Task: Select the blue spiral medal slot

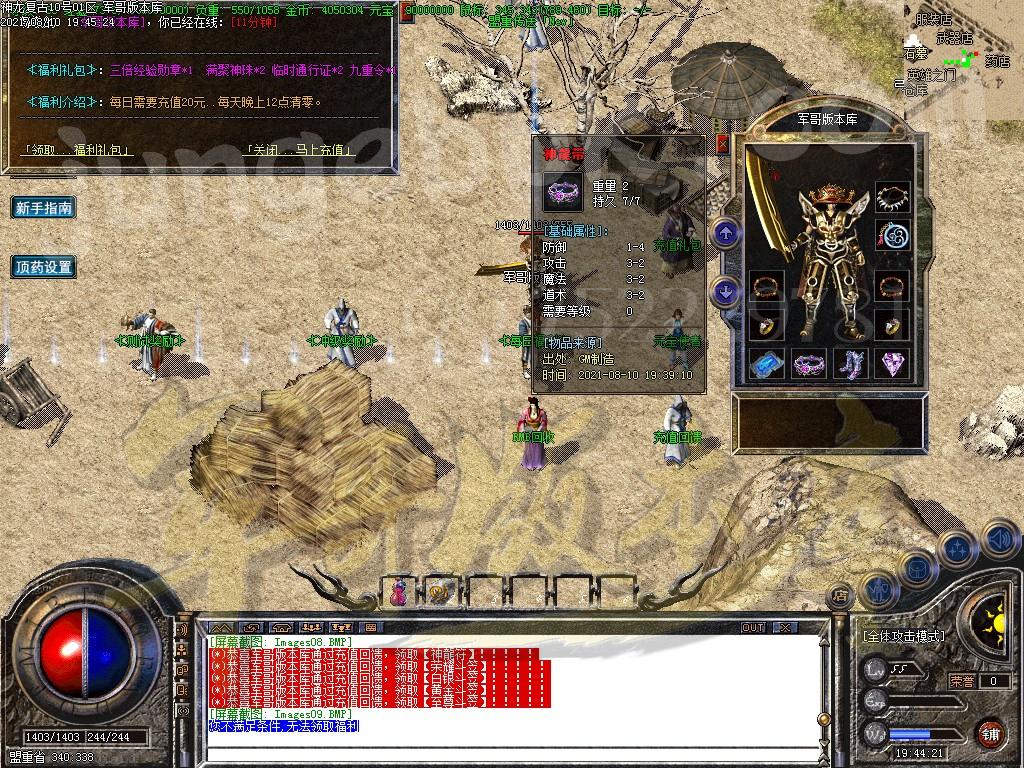Action: (x=892, y=237)
